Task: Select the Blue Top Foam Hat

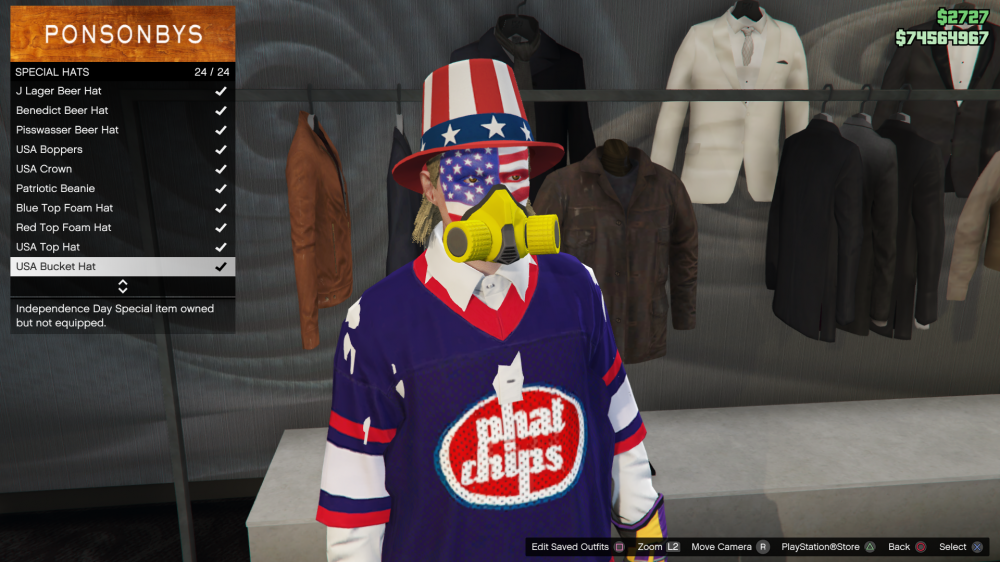Action: 122,208
